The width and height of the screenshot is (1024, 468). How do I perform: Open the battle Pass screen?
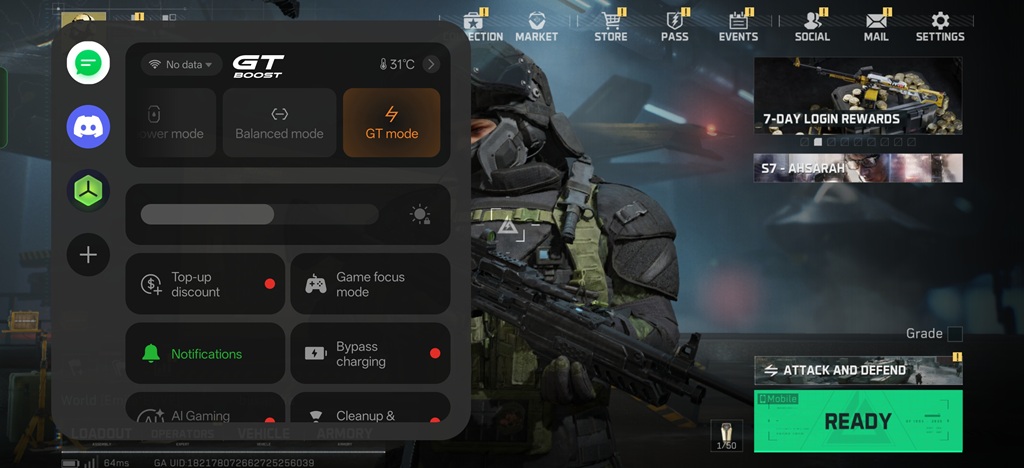coord(675,26)
